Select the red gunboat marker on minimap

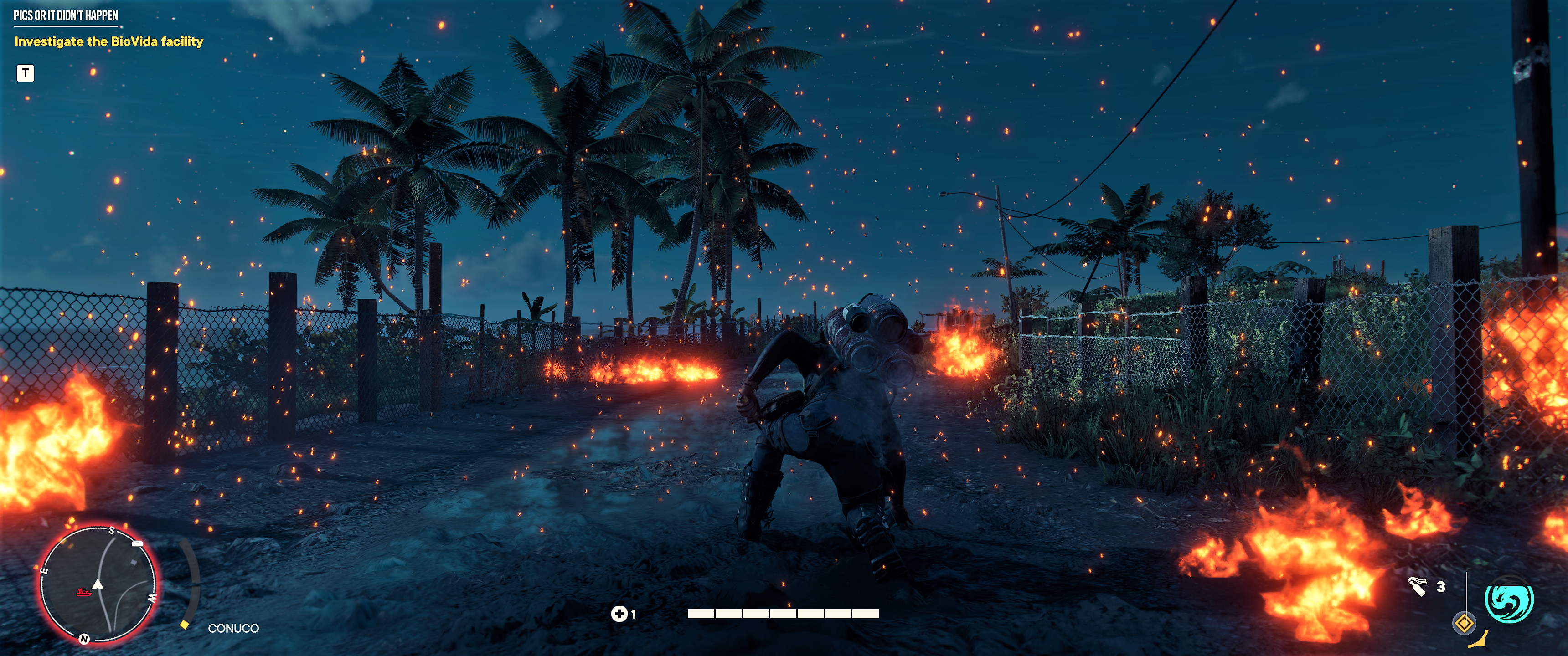click(x=83, y=591)
